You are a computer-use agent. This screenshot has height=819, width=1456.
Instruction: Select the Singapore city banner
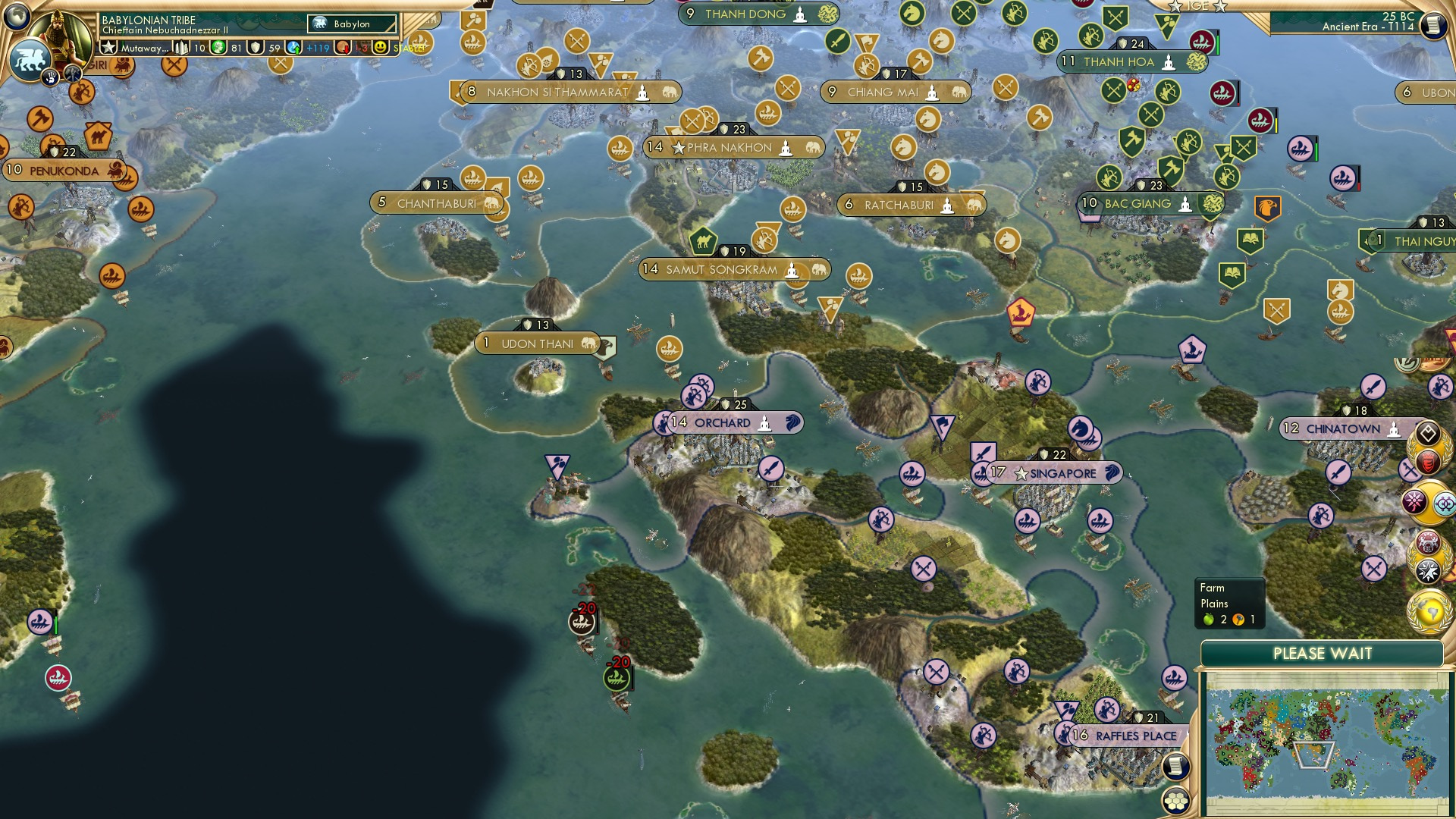pyautogui.click(x=1054, y=472)
